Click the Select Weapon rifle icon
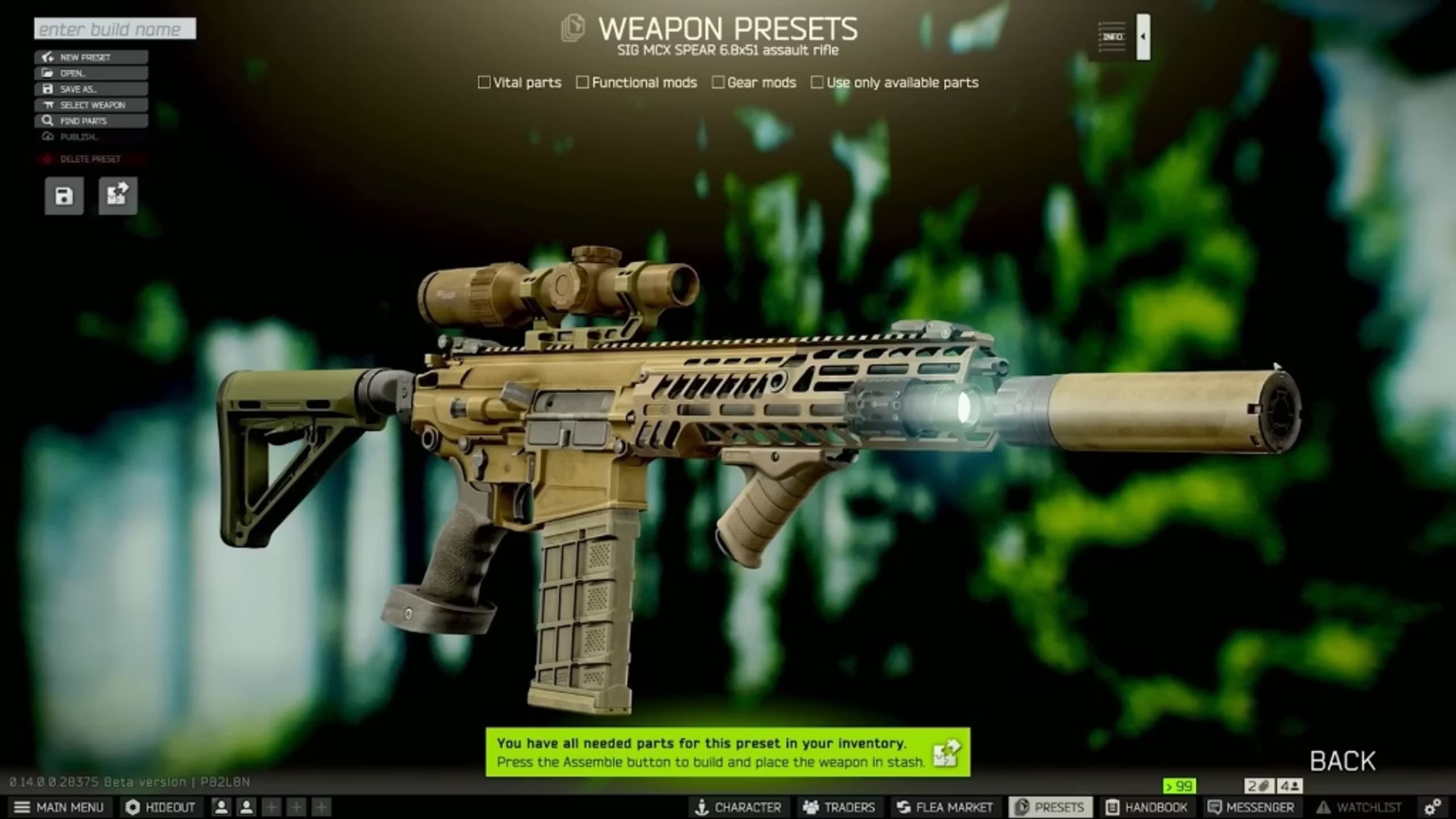The width and height of the screenshot is (1456, 819). tap(48, 105)
